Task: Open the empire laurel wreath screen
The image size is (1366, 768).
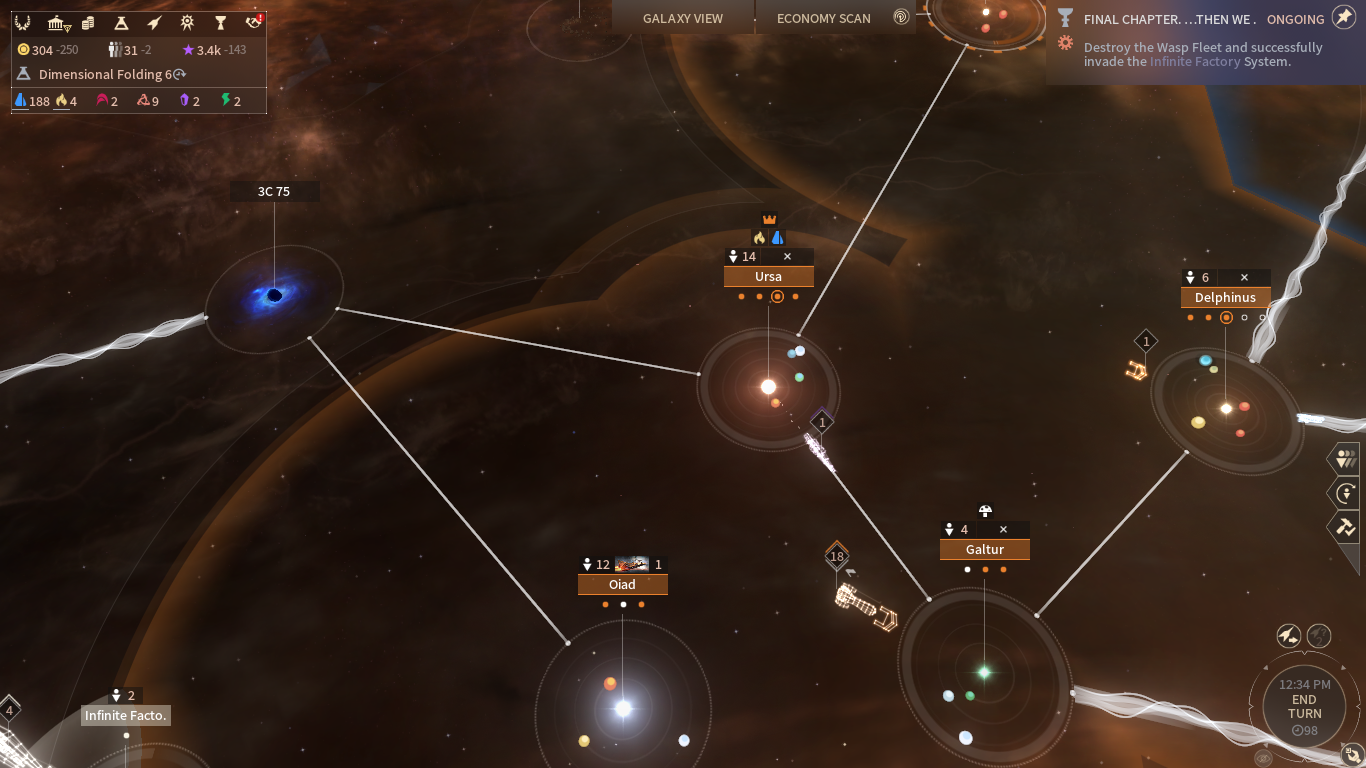Action: [23, 23]
